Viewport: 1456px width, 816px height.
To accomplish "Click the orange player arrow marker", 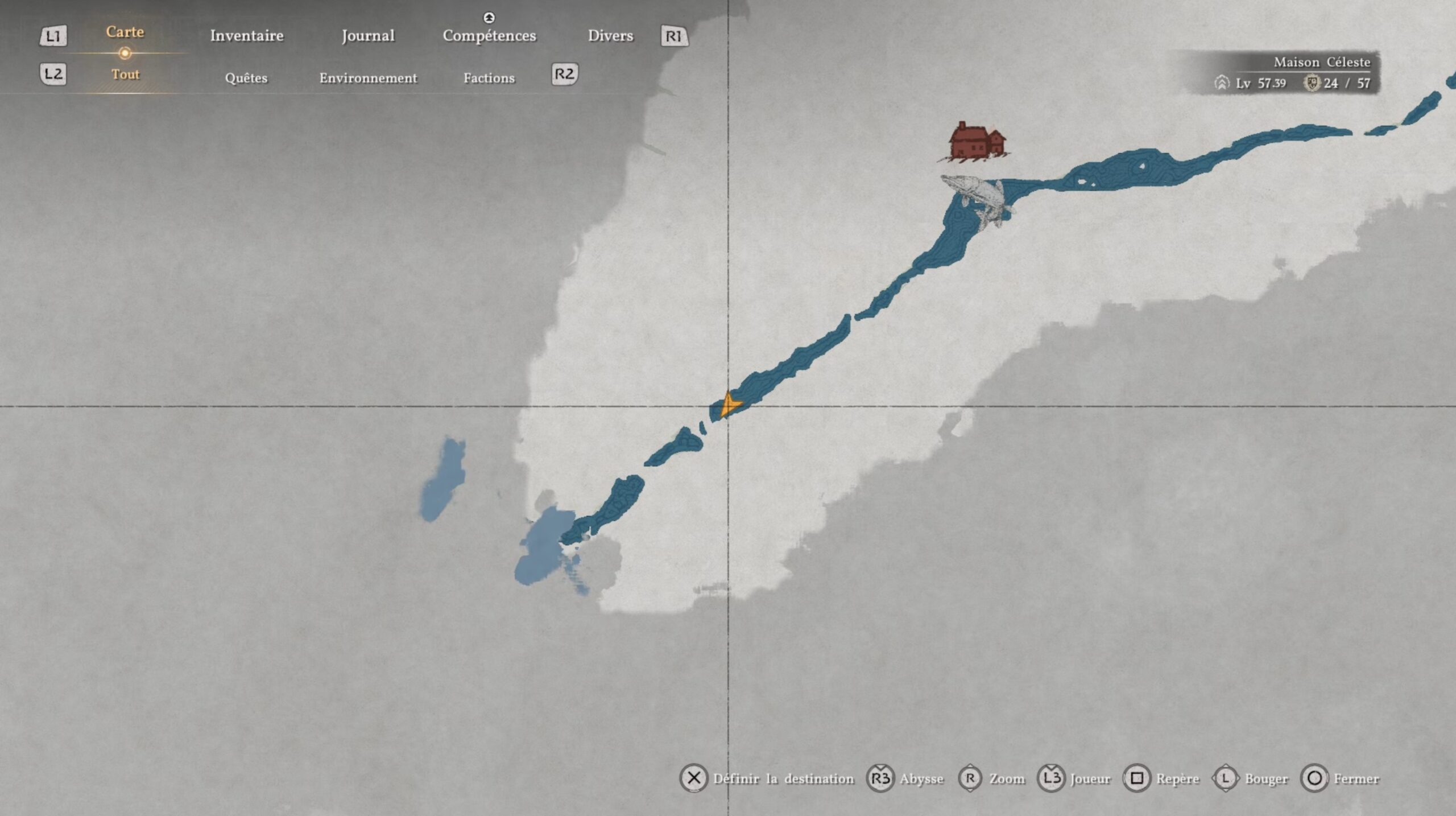I will click(x=728, y=405).
